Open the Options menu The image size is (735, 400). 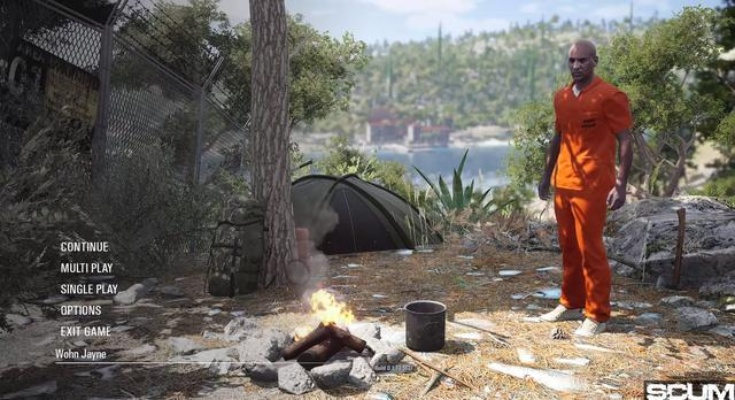pos(80,310)
